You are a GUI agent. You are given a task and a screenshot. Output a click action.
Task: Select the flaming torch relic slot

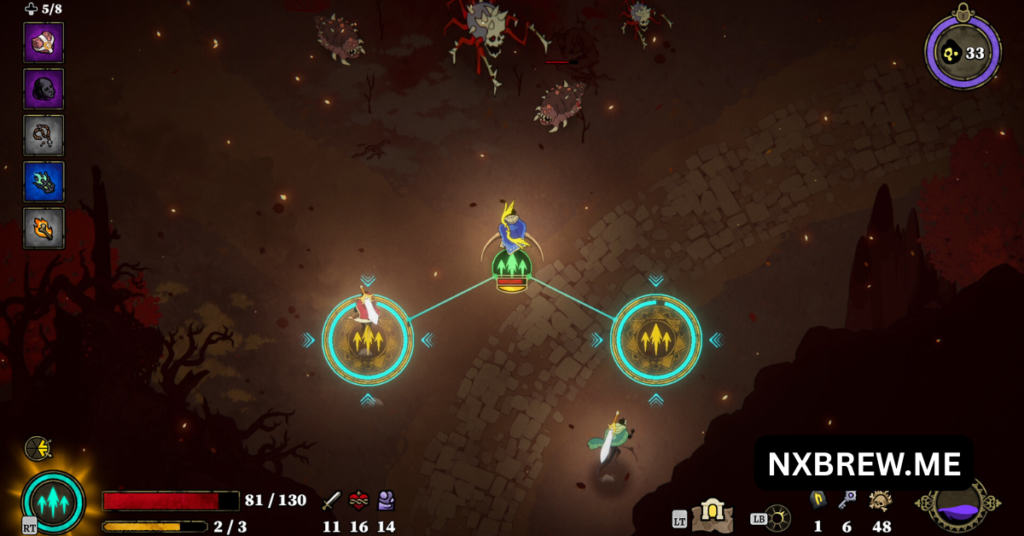(44, 227)
